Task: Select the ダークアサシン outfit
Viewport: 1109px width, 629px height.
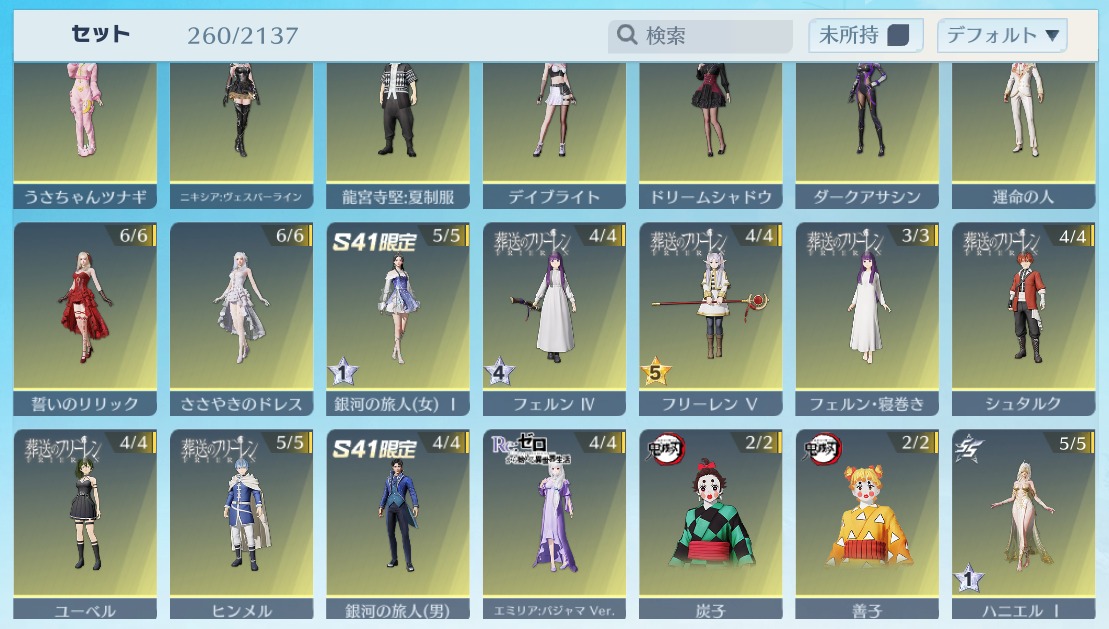Action: [867, 132]
